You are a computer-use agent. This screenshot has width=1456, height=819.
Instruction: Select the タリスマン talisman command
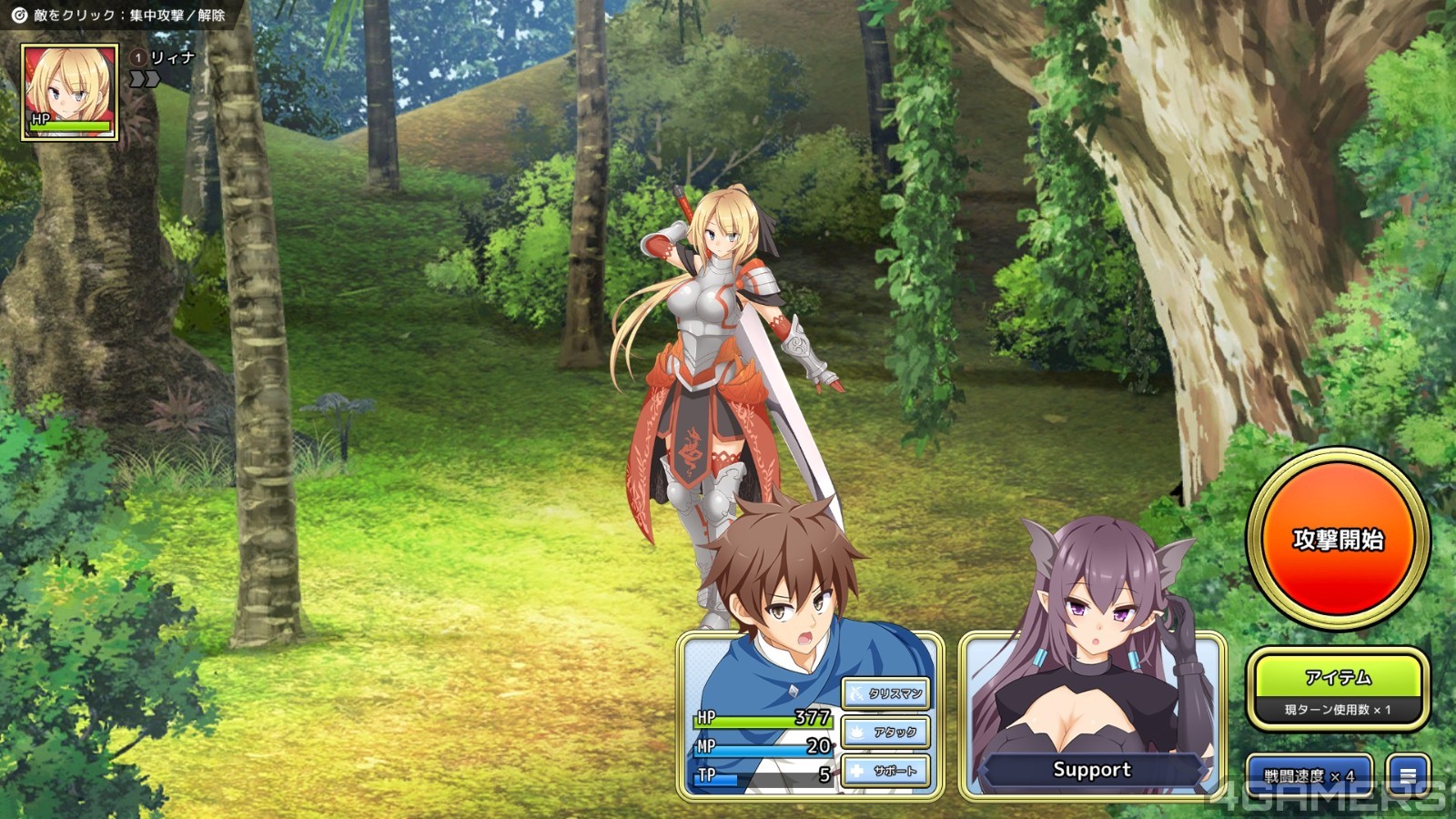885,693
